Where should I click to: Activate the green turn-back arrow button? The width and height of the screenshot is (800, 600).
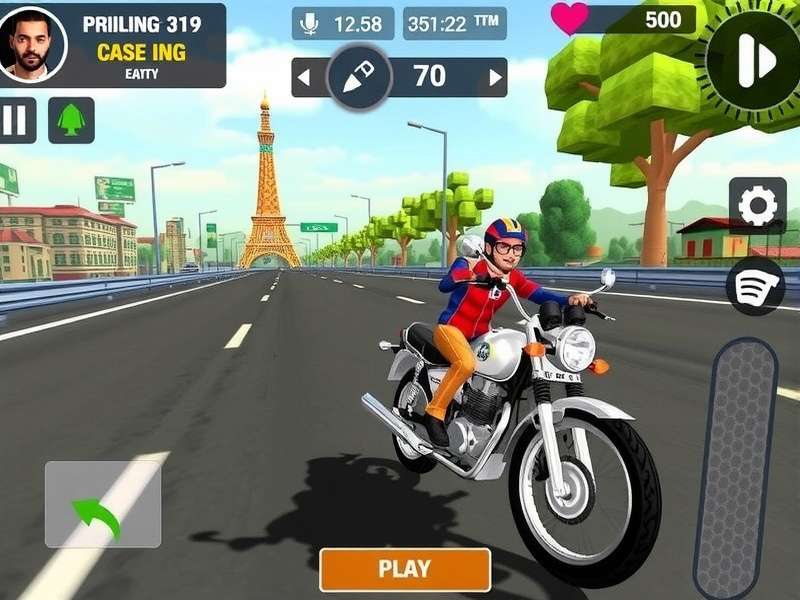tap(102, 504)
